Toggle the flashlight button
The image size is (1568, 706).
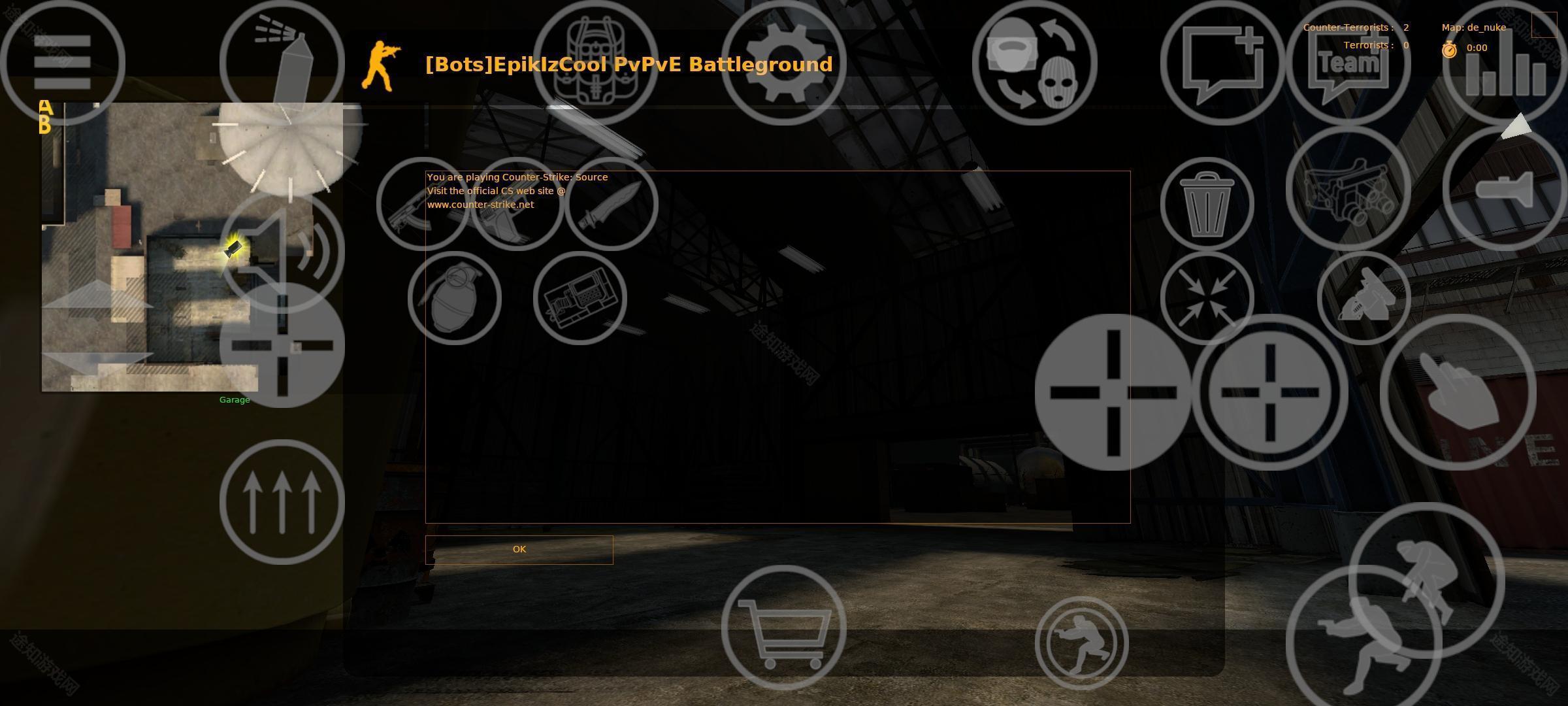pyautogui.click(x=1505, y=188)
